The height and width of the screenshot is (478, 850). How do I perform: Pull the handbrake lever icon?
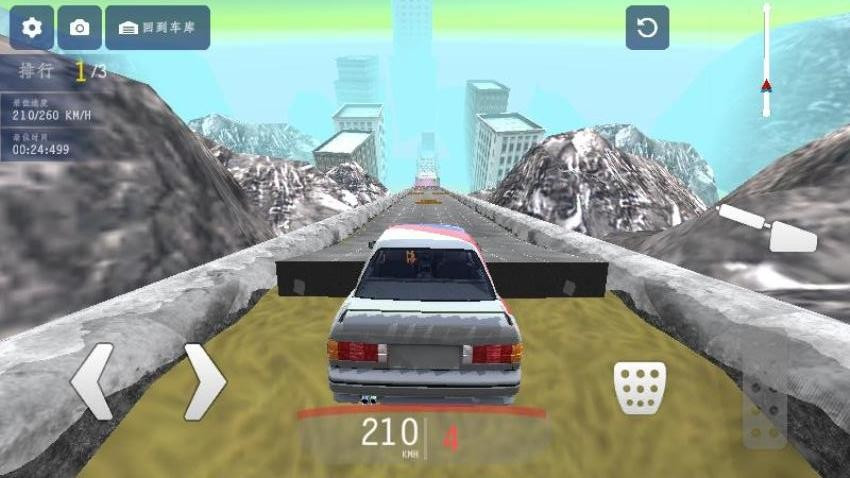tap(768, 228)
